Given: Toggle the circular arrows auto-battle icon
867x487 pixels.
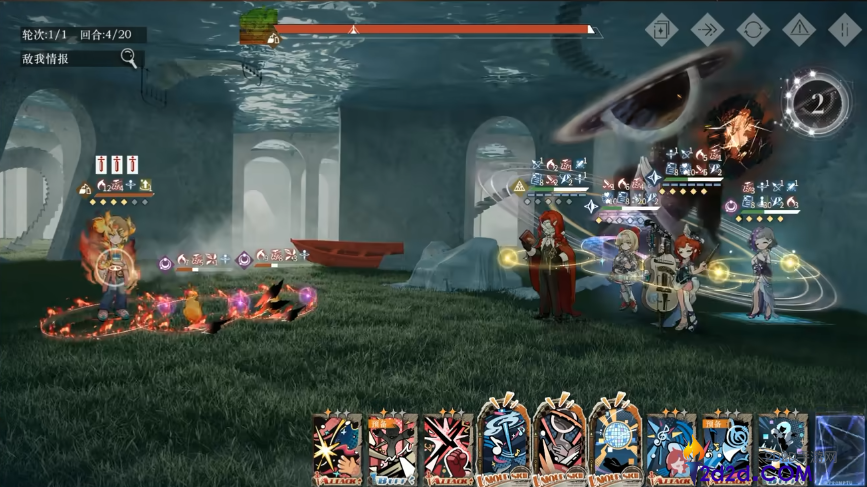Looking at the screenshot, I should [753, 29].
